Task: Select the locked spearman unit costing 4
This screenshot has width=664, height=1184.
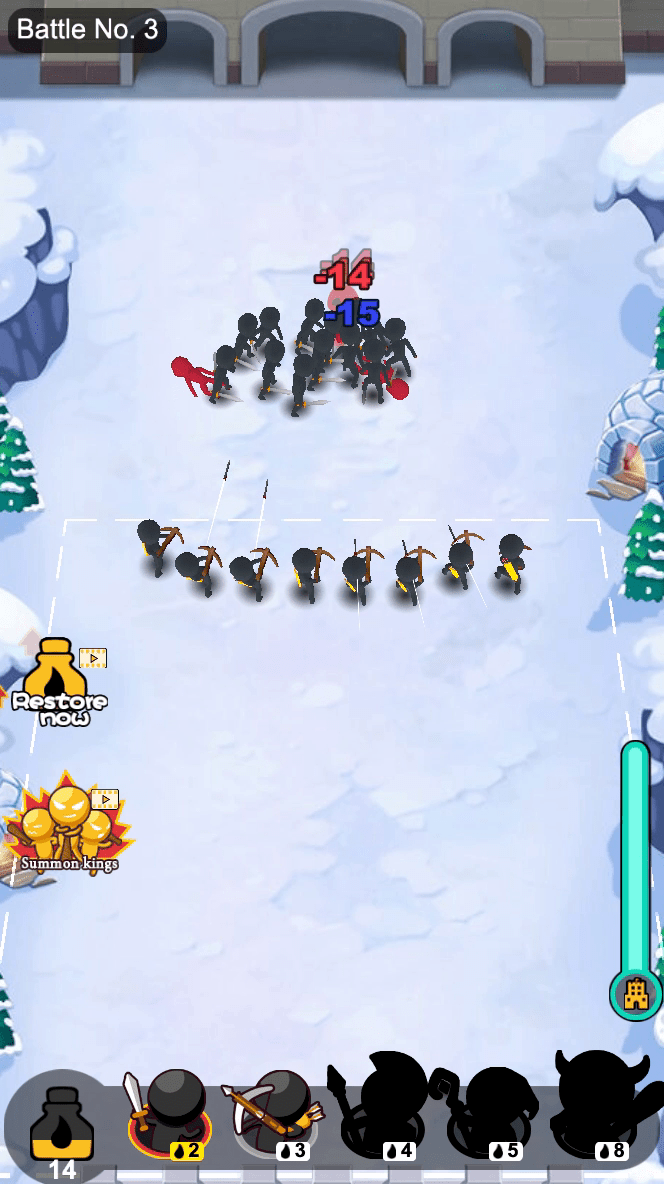Action: click(x=388, y=1110)
